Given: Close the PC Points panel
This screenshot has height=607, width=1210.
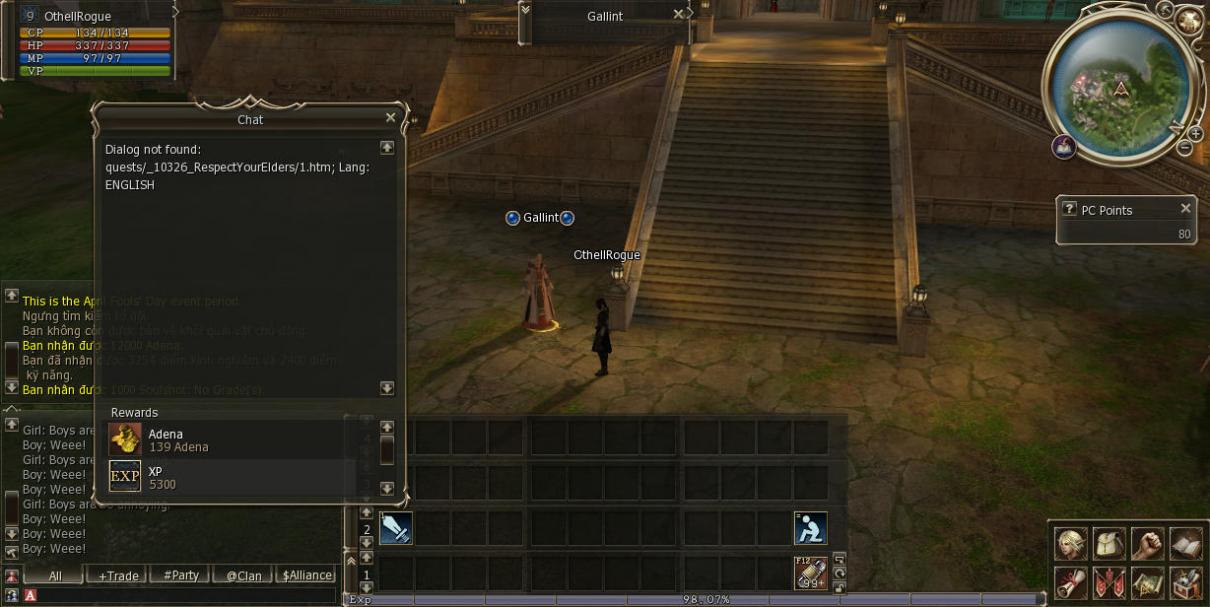Looking at the screenshot, I should [1185, 209].
